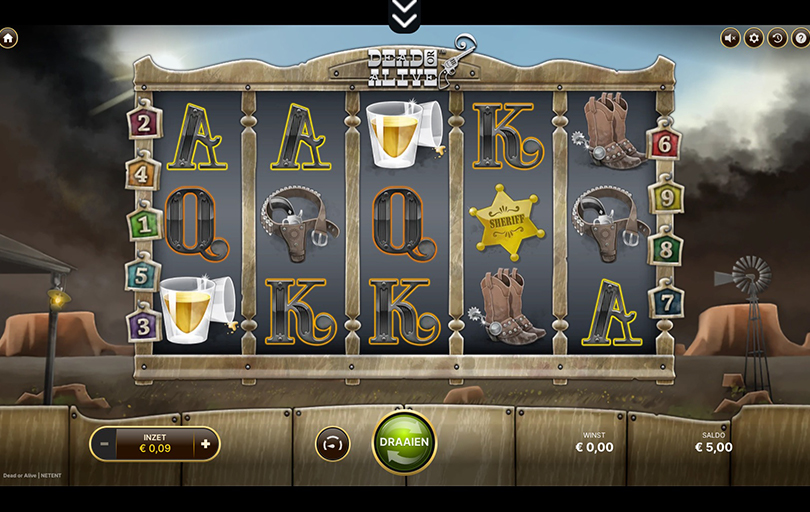Choose payline marker number 5
Screen dimensions: 810x512
click(x=143, y=273)
